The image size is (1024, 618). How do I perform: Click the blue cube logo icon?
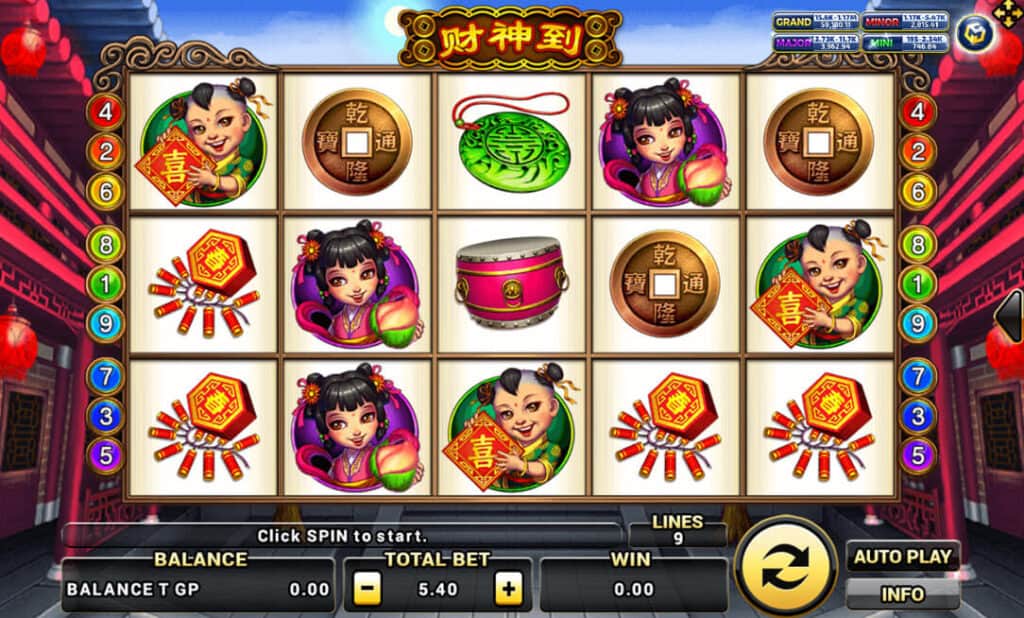973,33
